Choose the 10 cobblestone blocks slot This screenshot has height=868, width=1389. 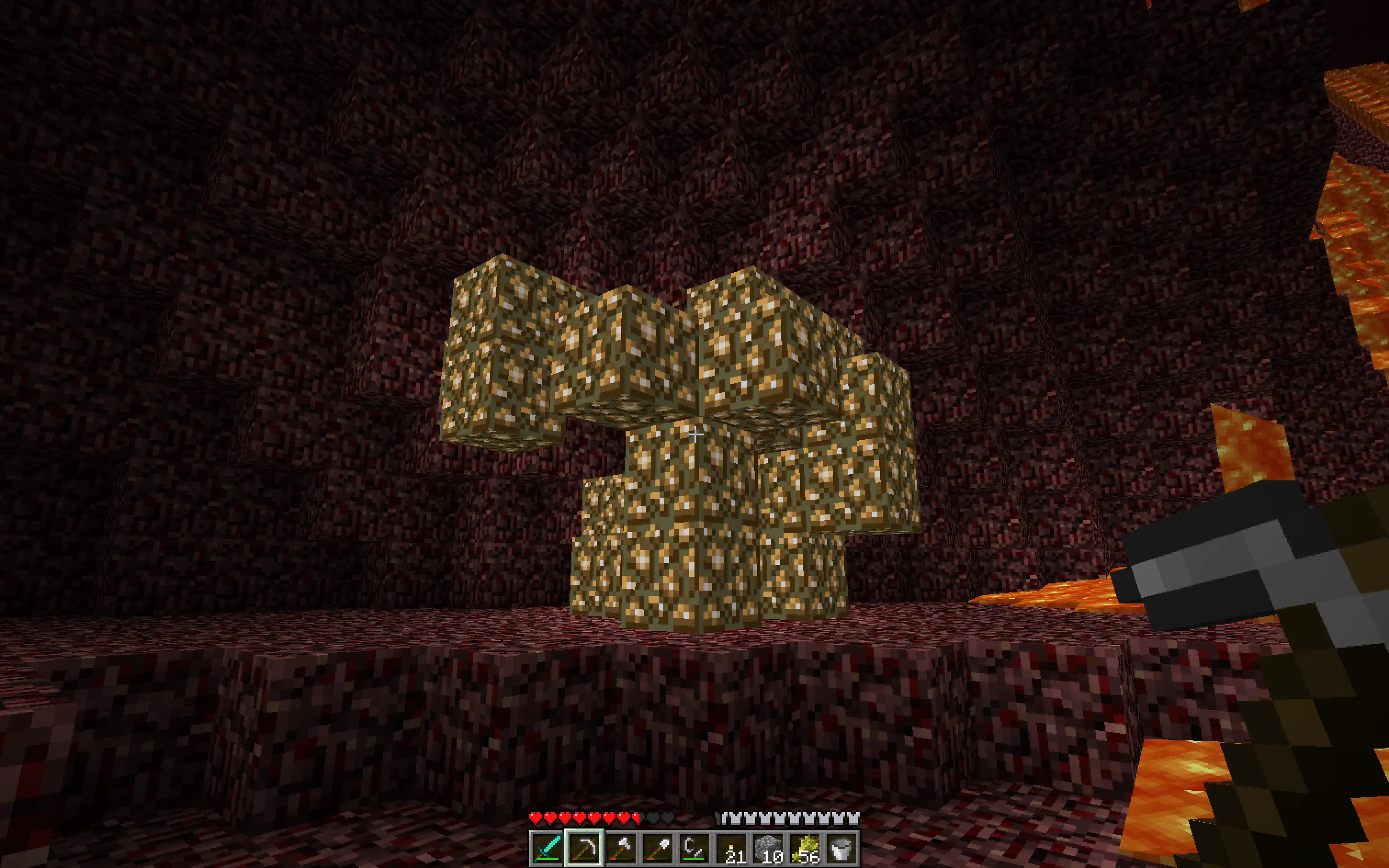click(x=768, y=847)
